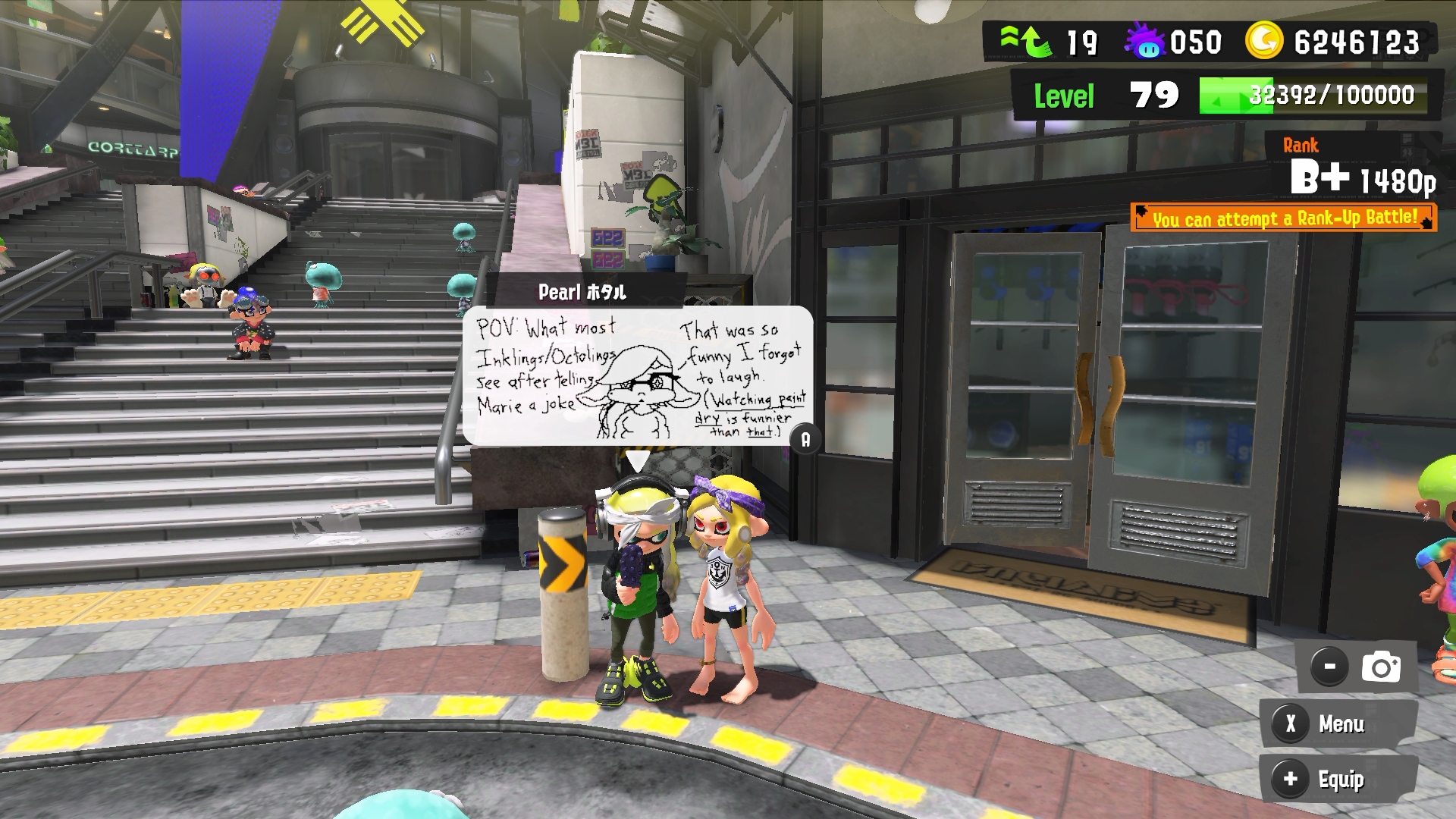Screen dimensions: 1456x819
Task: View Pearl's hand-drawn post bubble
Action: coord(637,376)
